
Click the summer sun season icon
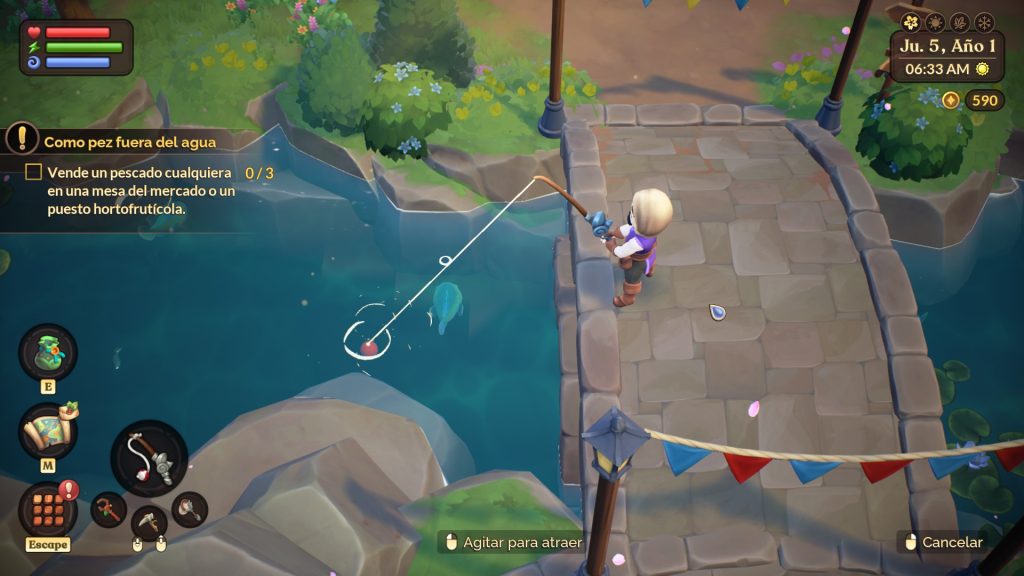point(935,21)
